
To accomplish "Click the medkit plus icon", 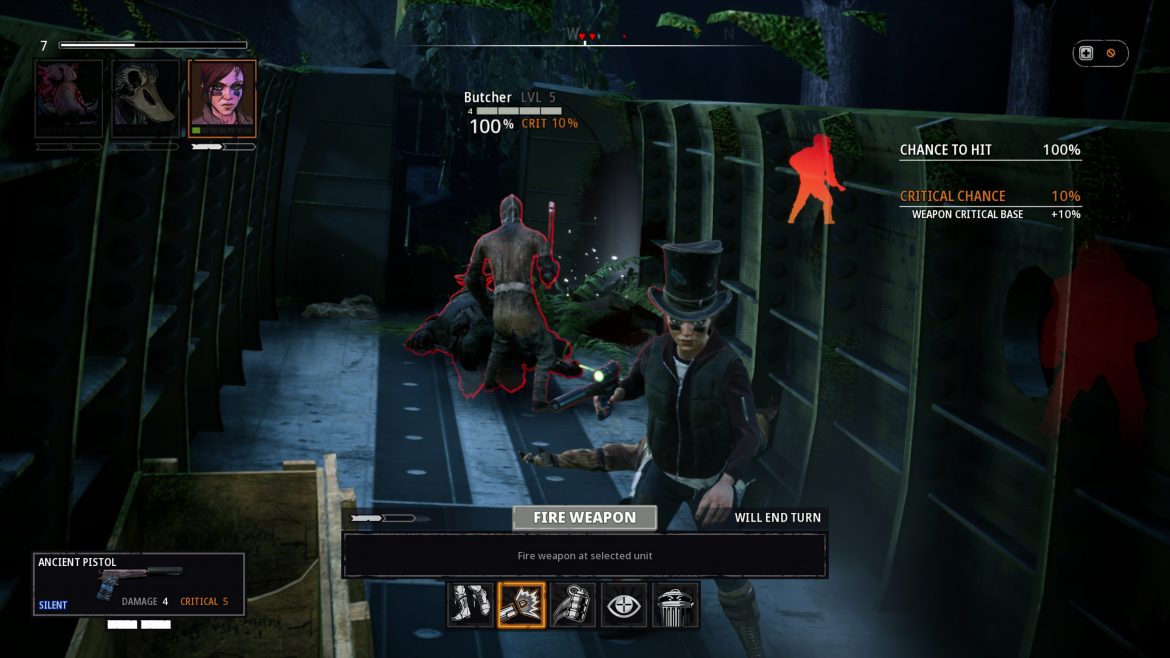I will click(x=1086, y=53).
